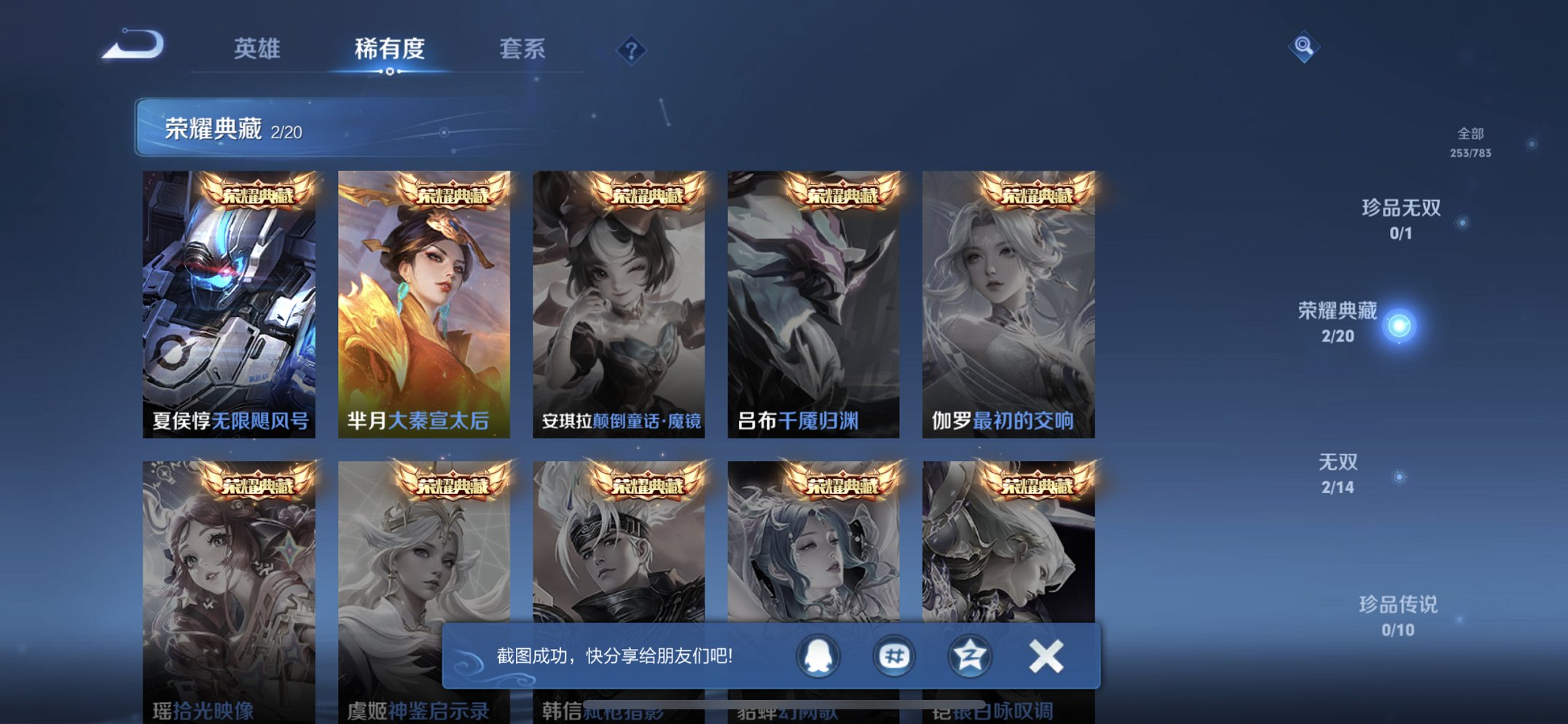
Task: Select the 珍品无双 0/1 rarity filter
Action: (1401, 216)
